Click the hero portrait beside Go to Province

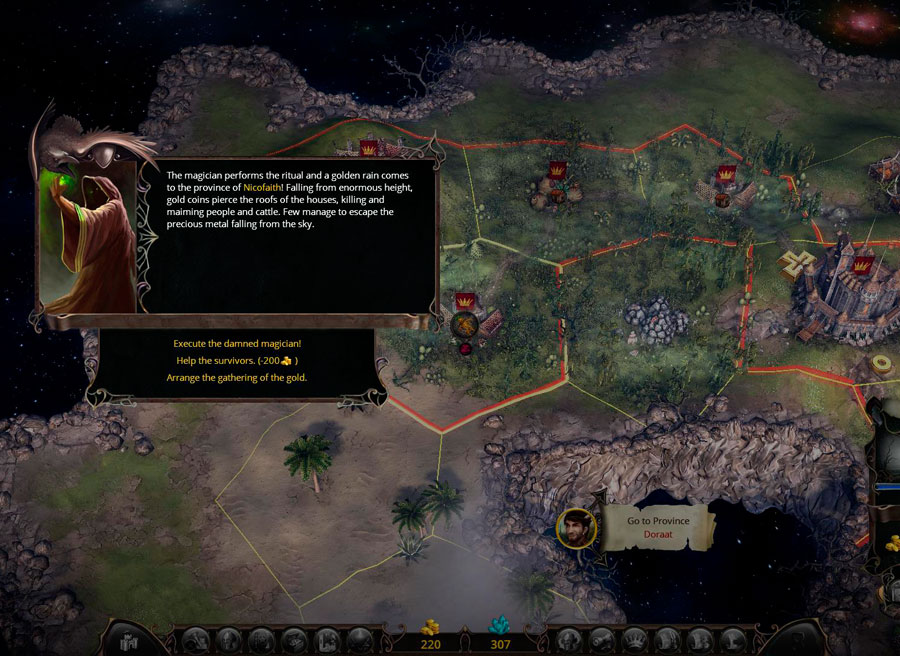576,528
